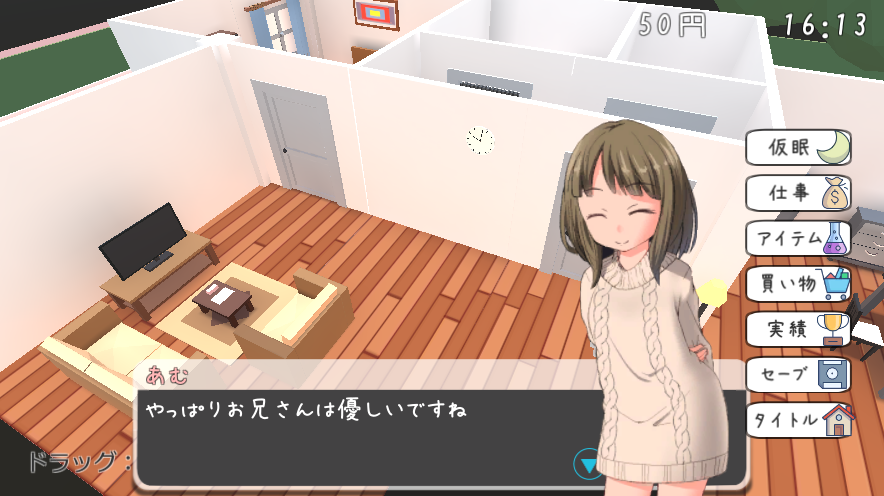Go to the 買い物 shopping menu
The height and width of the screenshot is (496, 884).
(x=797, y=284)
